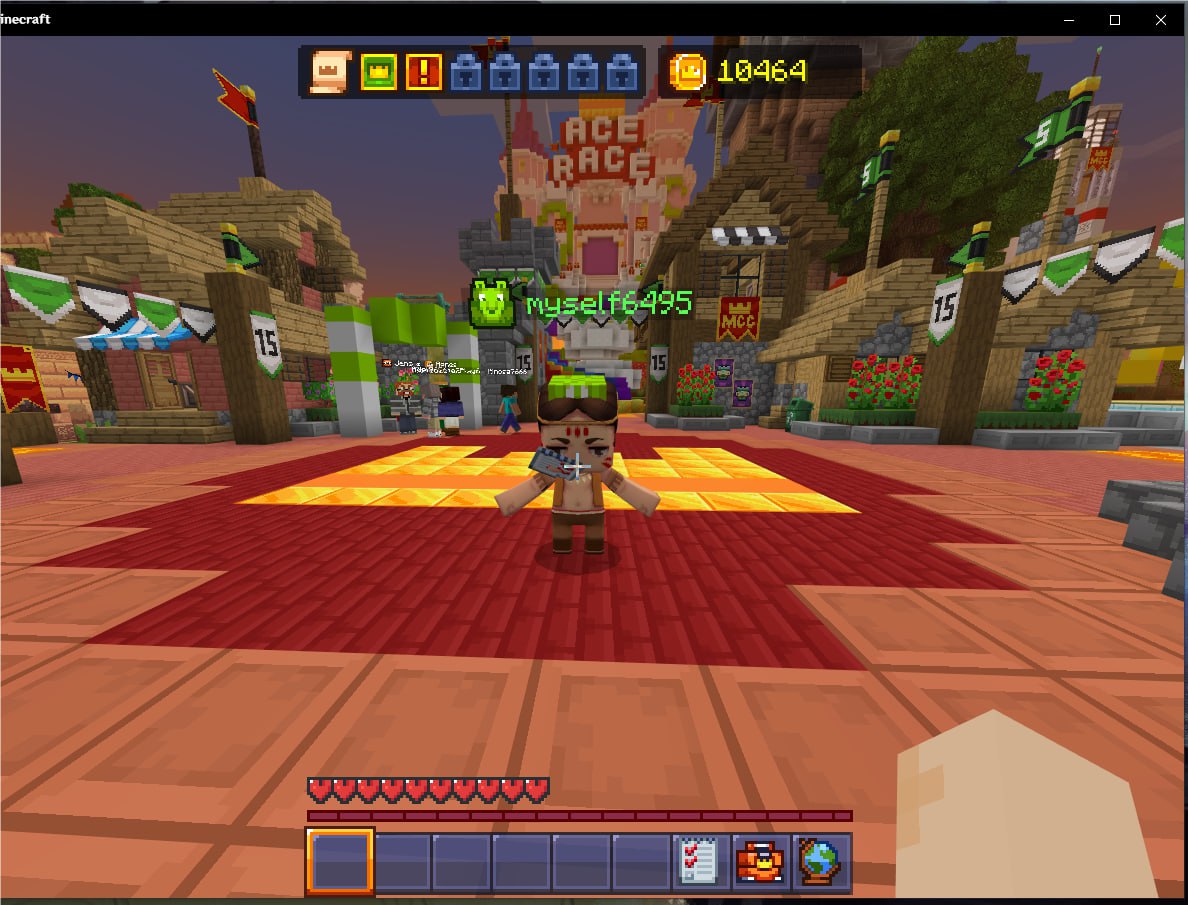Choose the globe item in the hotbar
The width and height of the screenshot is (1188, 905).
pyautogui.click(x=820, y=861)
